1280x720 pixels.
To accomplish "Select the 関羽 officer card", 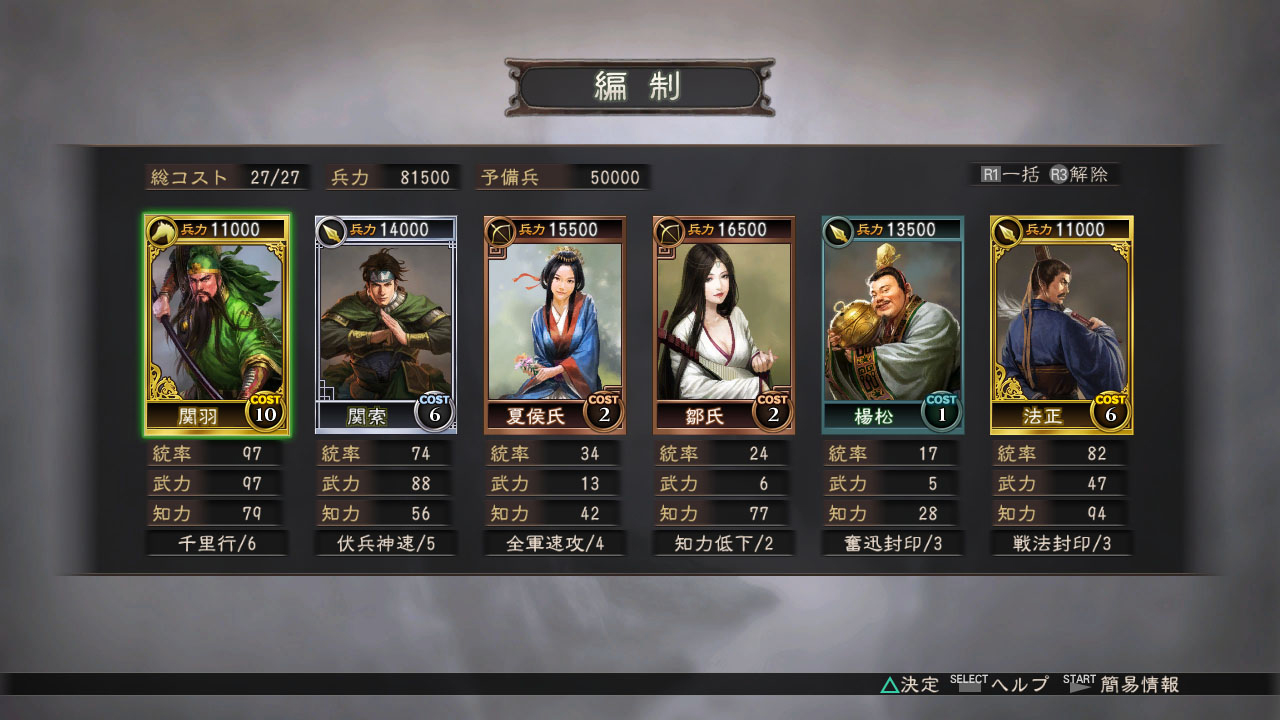I will click(217, 325).
